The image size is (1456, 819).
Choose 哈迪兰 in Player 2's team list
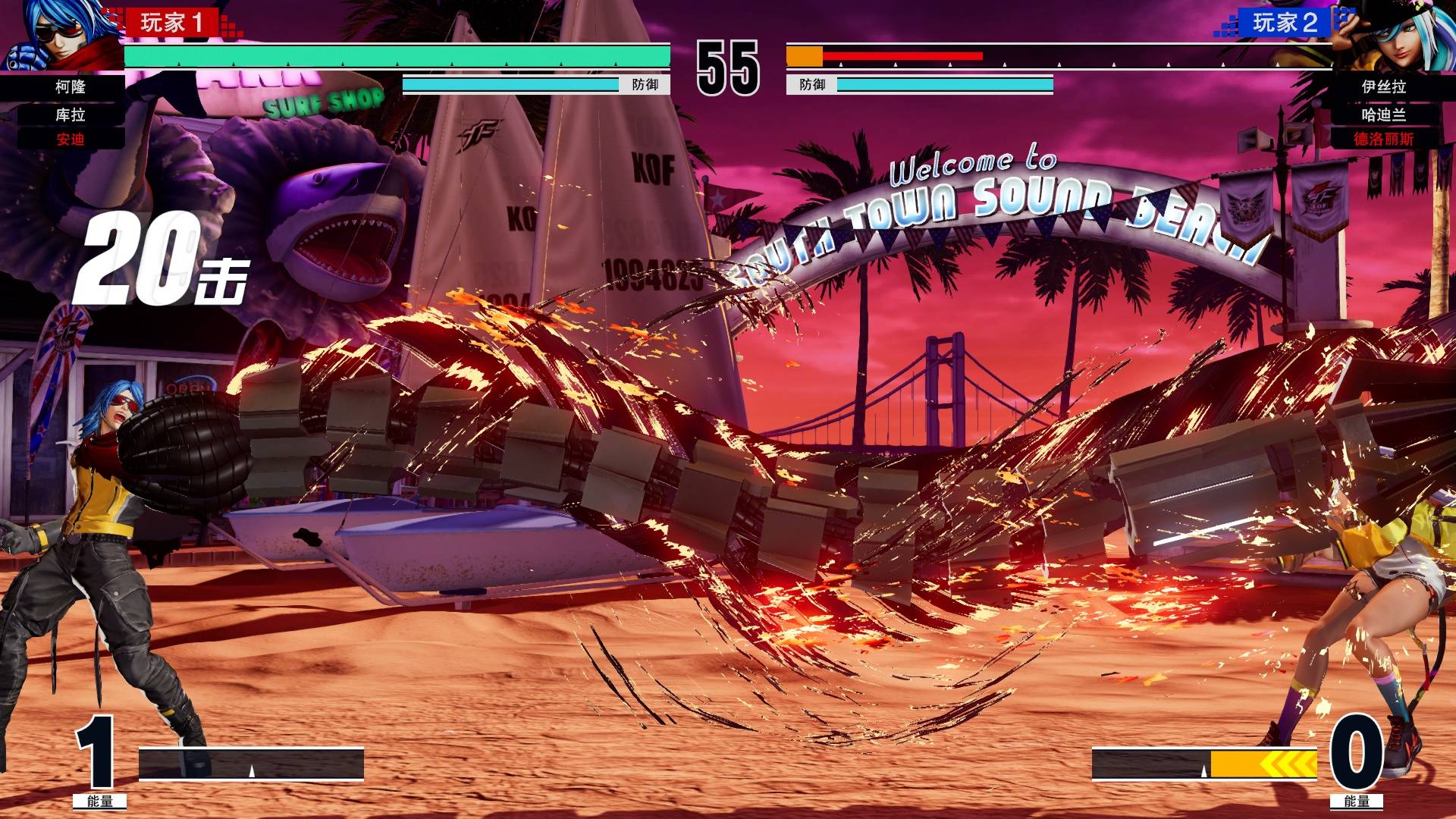(1383, 115)
